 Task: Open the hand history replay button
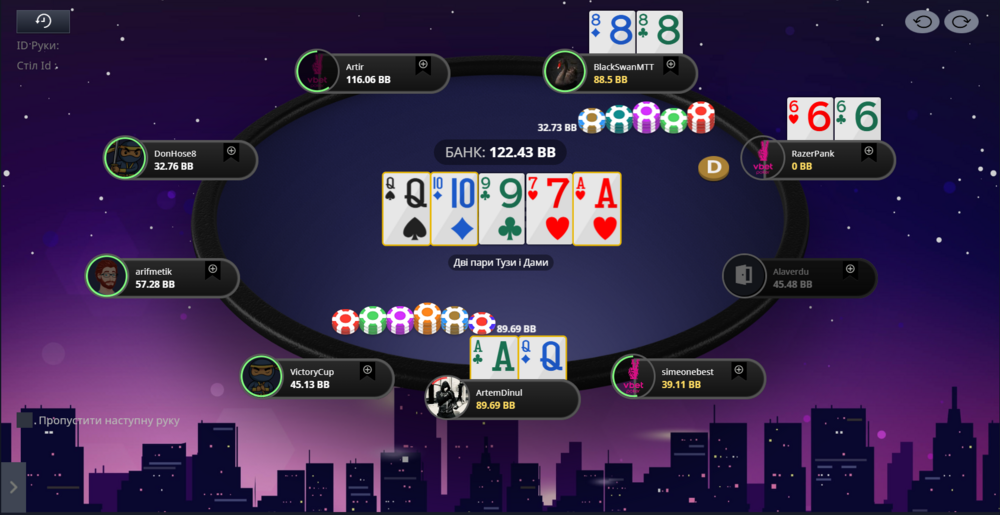[43, 21]
